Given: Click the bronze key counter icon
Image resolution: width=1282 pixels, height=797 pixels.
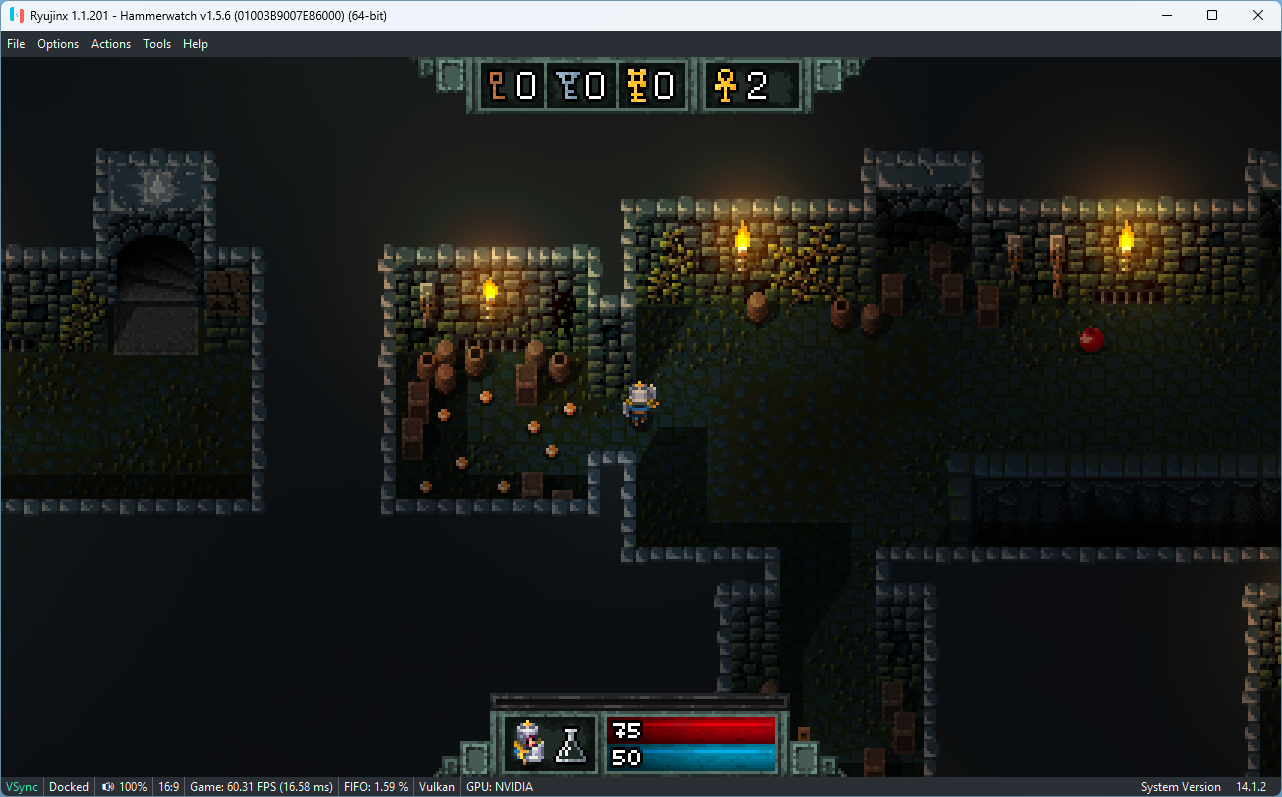Looking at the screenshot, I should coord(497,87).
